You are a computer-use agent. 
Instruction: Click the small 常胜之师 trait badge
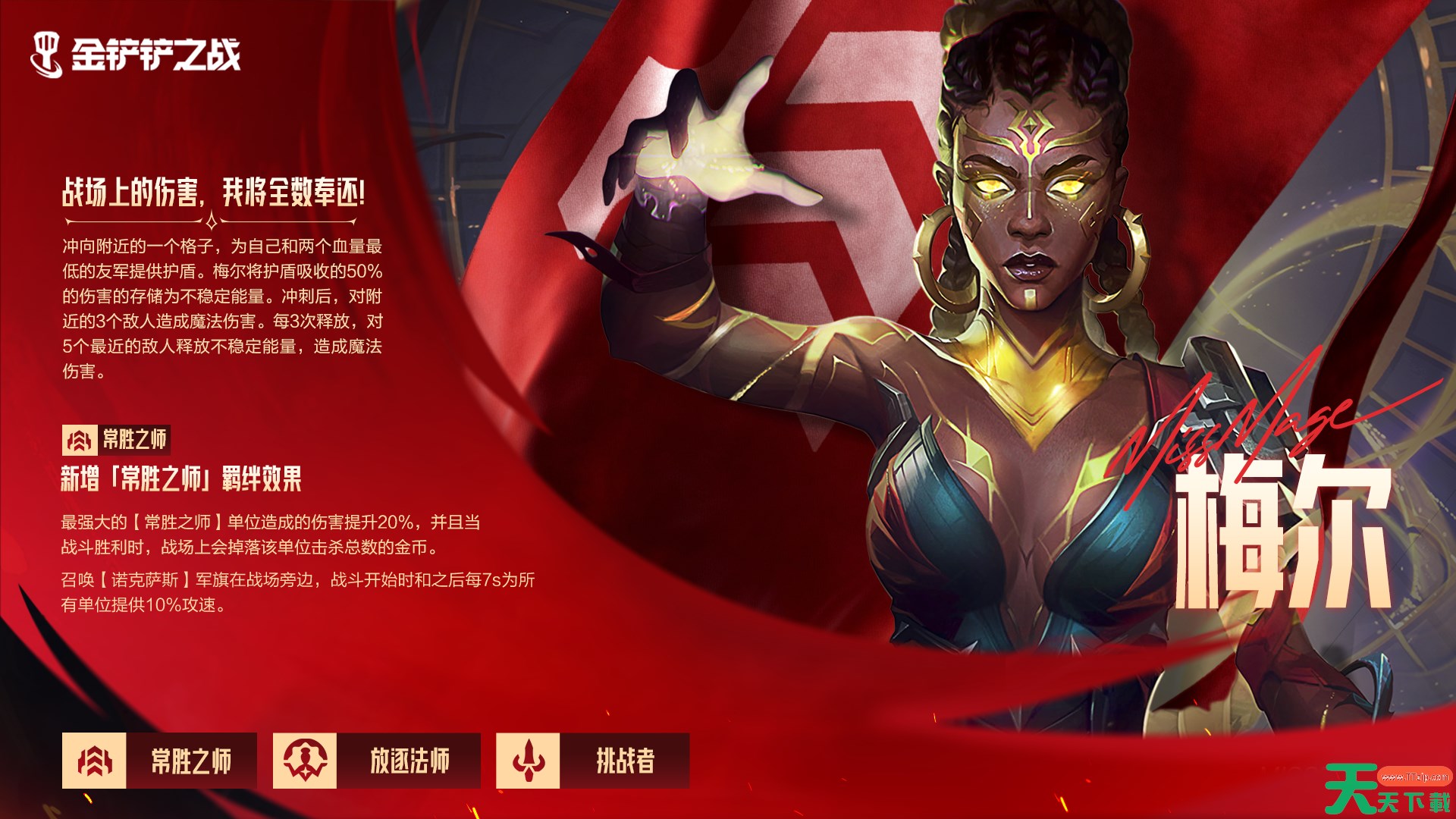[115, 440]
